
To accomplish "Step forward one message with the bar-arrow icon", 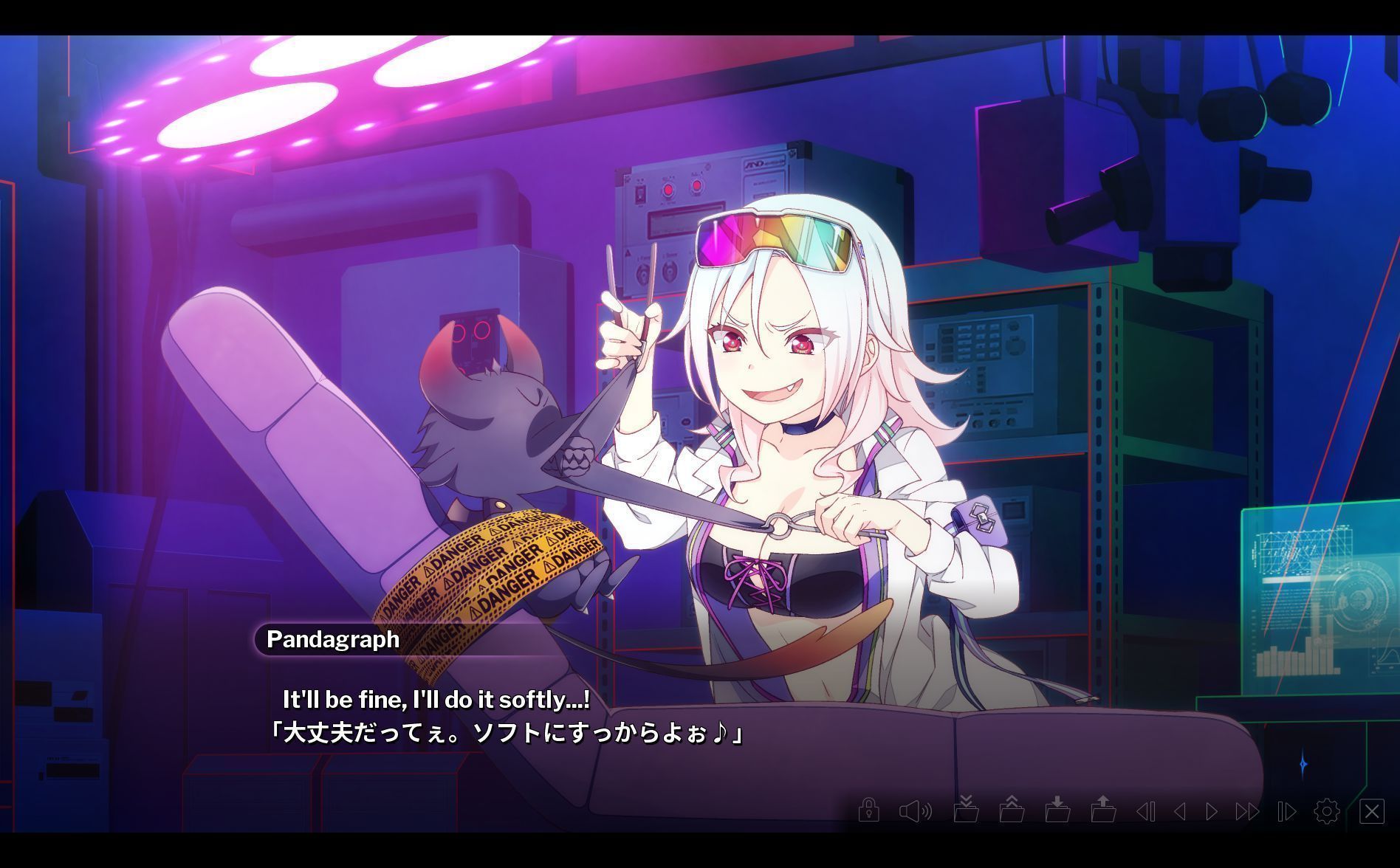I will click(1286, 810).
